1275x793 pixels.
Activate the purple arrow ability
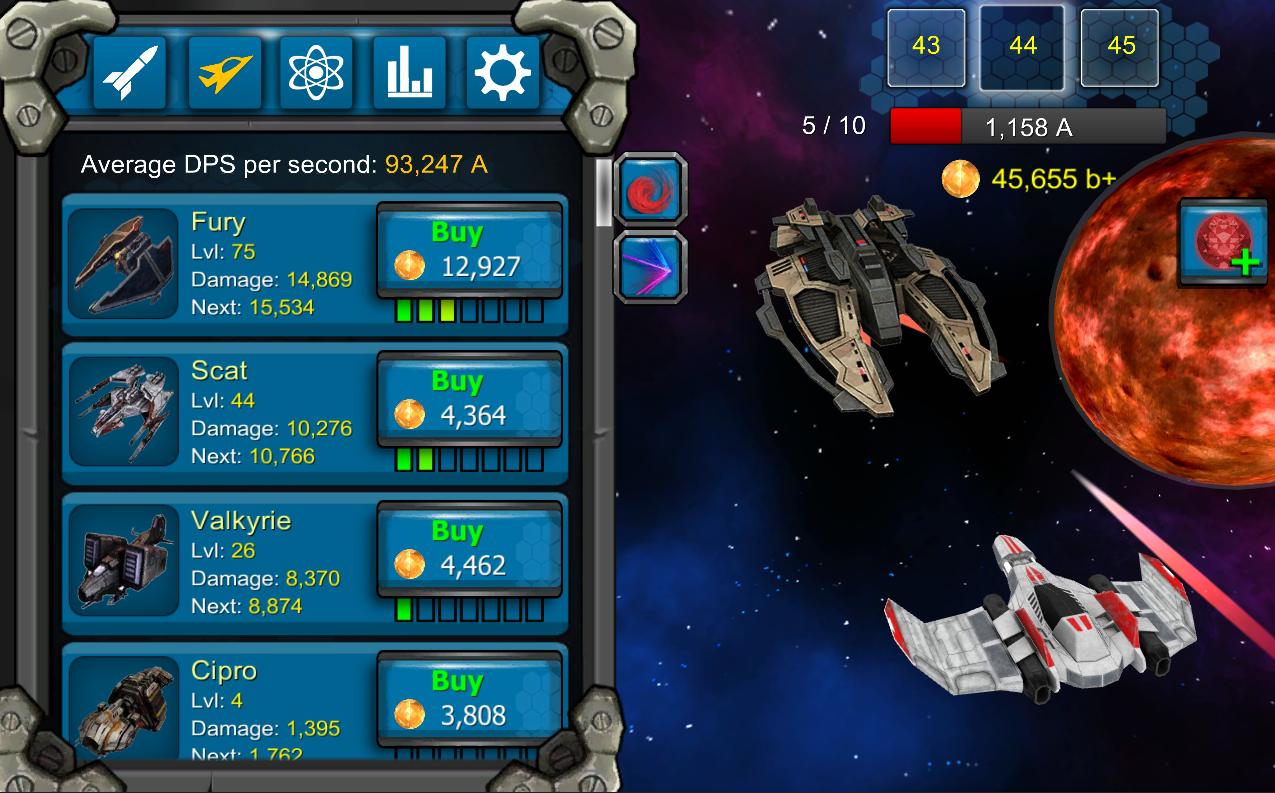click(x=650, y=266)
